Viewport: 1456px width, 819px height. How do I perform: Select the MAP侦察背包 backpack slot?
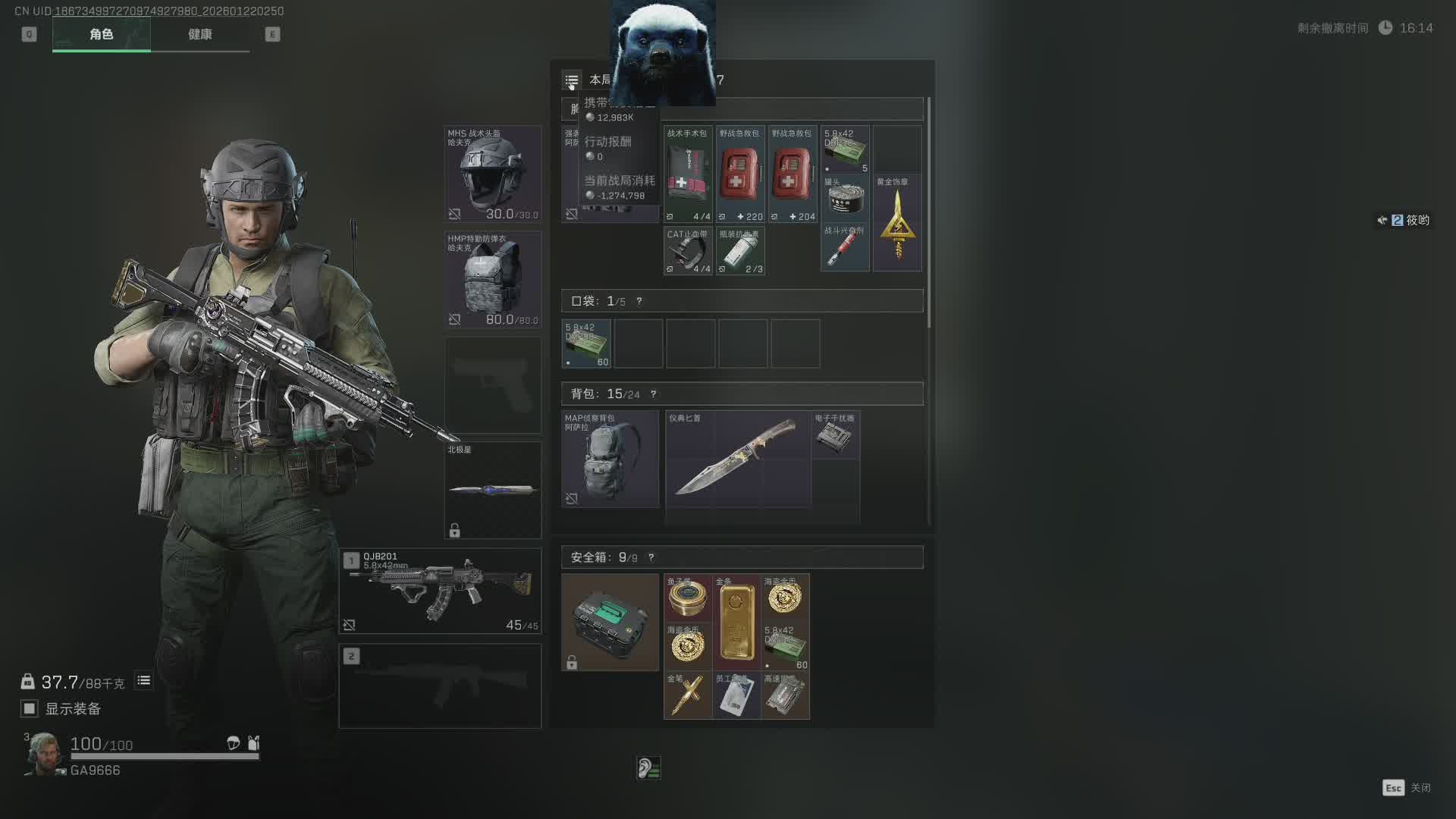pyautogui.click(x=610, y=459)
